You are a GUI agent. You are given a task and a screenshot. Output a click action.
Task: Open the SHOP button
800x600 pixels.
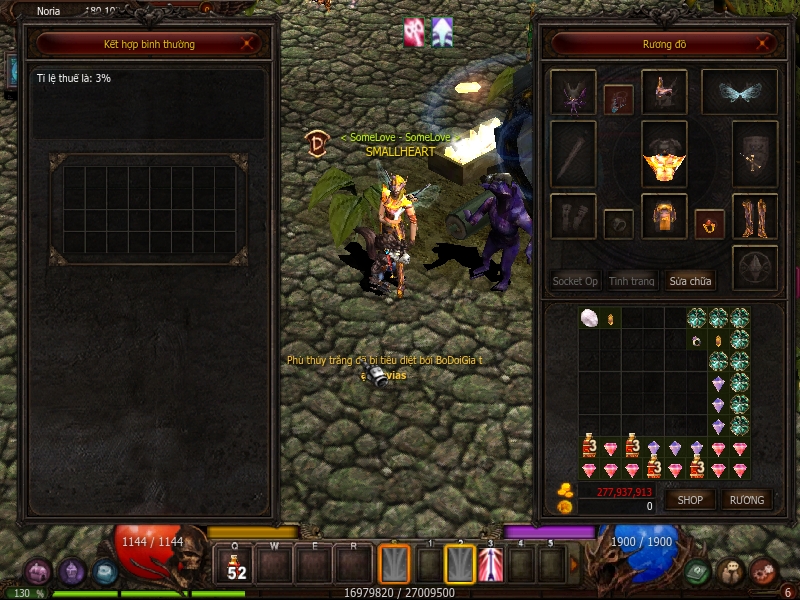point(690,499)
